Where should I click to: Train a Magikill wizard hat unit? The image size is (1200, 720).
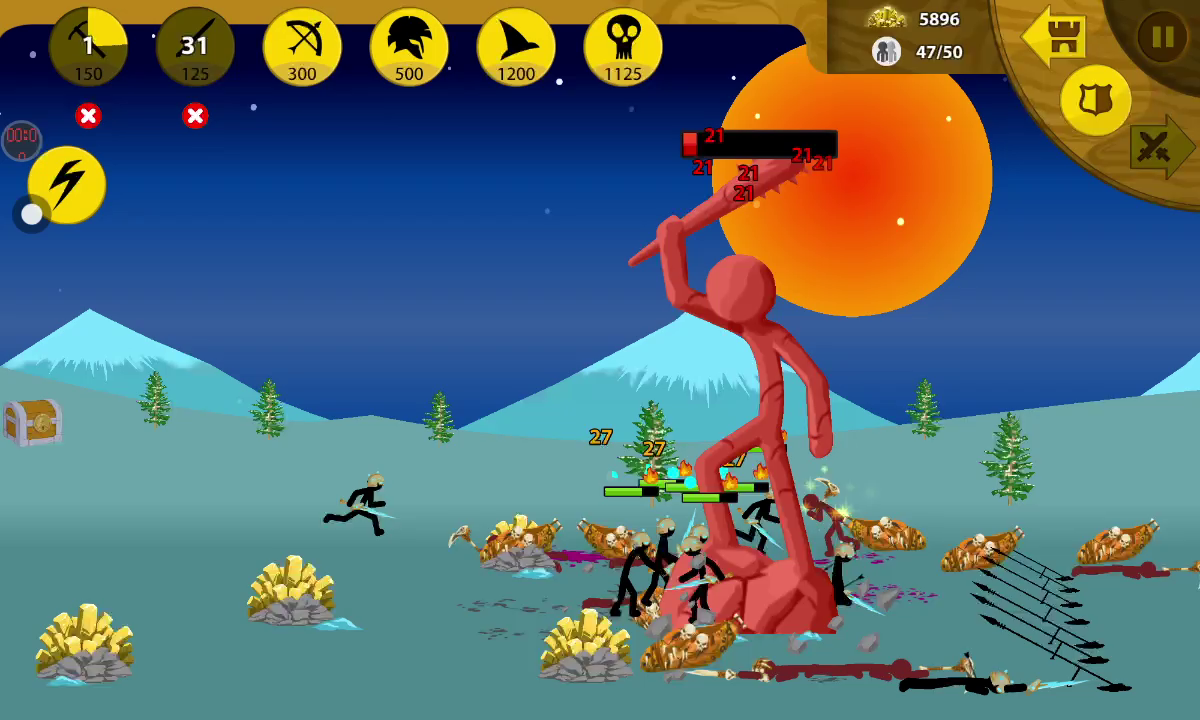point(516,47)
